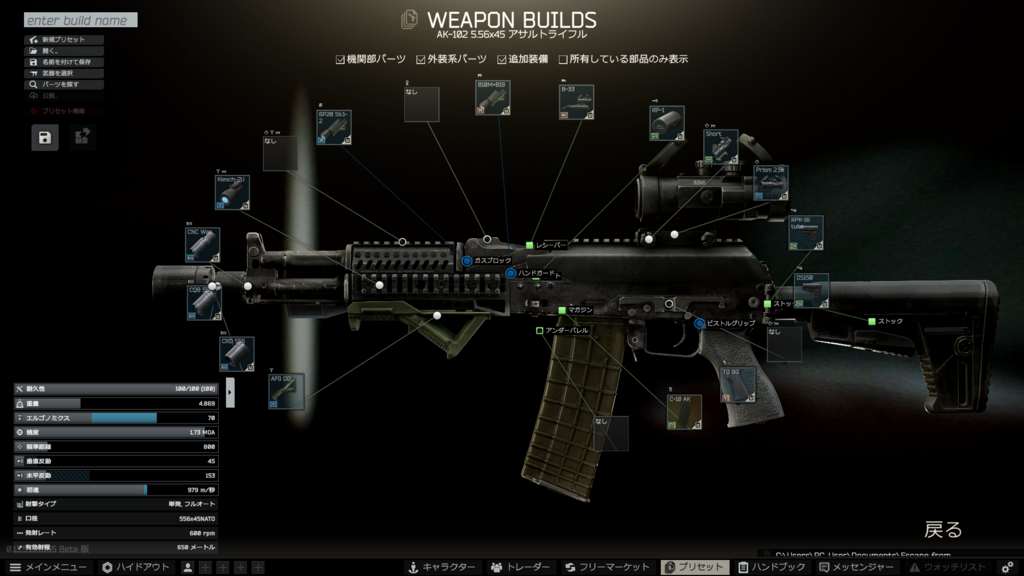Click the large floppy disk save icon
This screenshot has height=576, width=1024.
(x=45, y=138)
